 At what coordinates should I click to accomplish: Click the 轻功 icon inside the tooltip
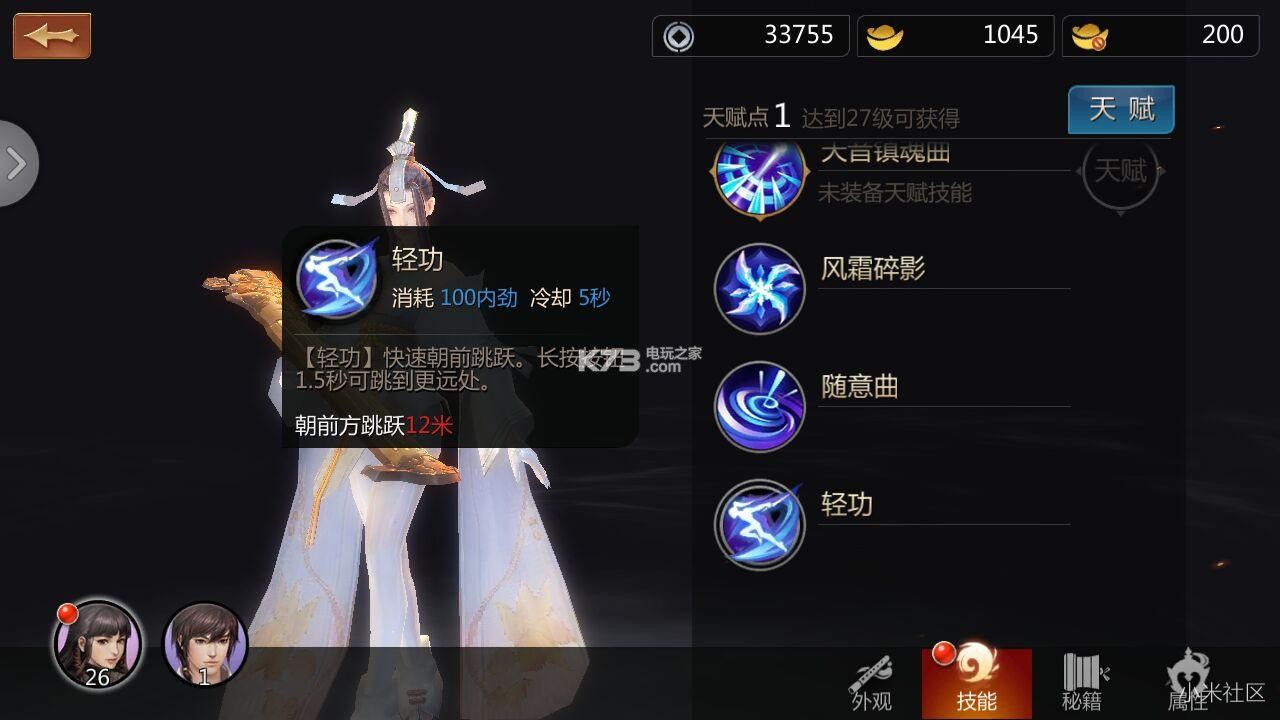click(x=337, y=278)
